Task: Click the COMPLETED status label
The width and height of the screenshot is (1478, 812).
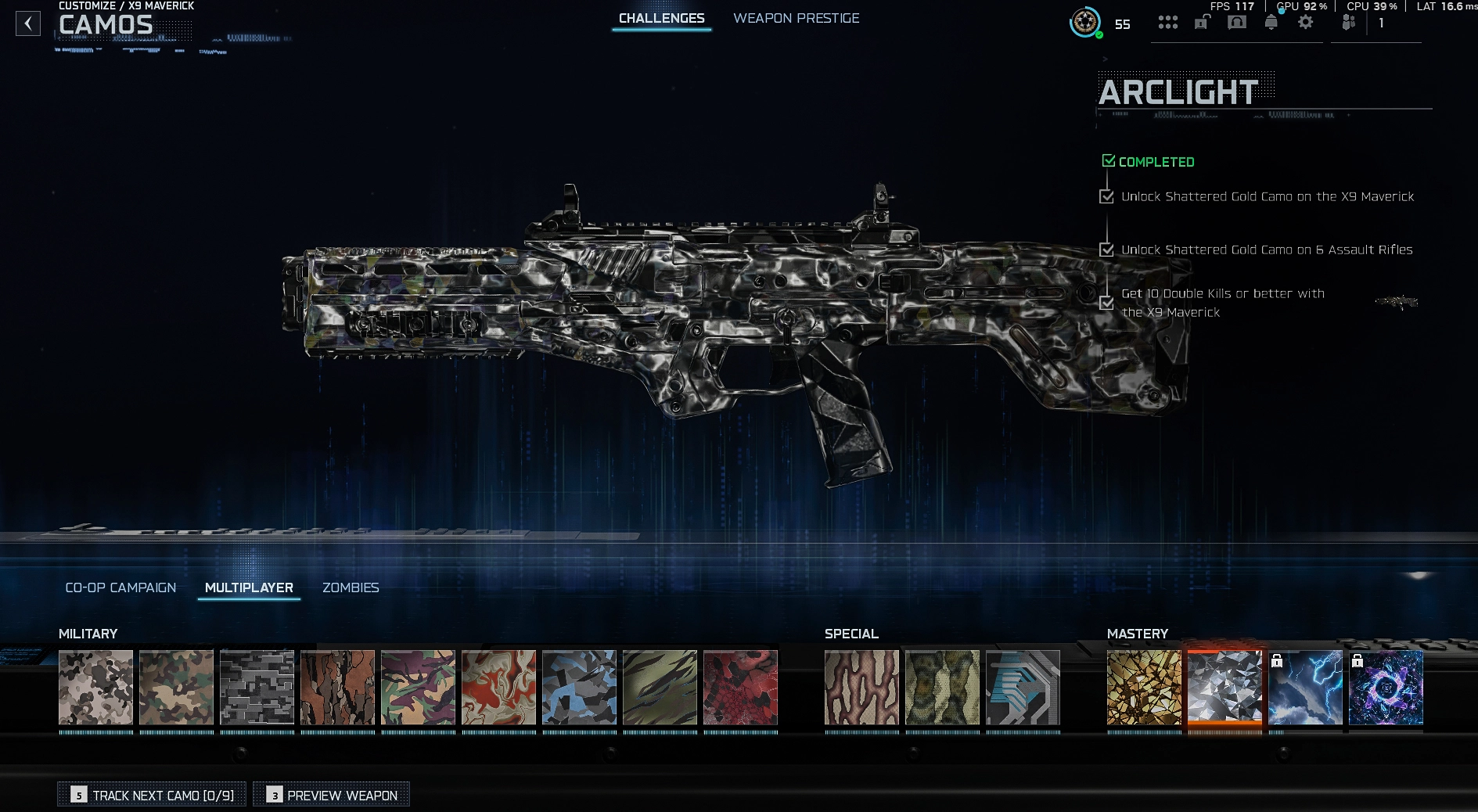Action: 1150,162
